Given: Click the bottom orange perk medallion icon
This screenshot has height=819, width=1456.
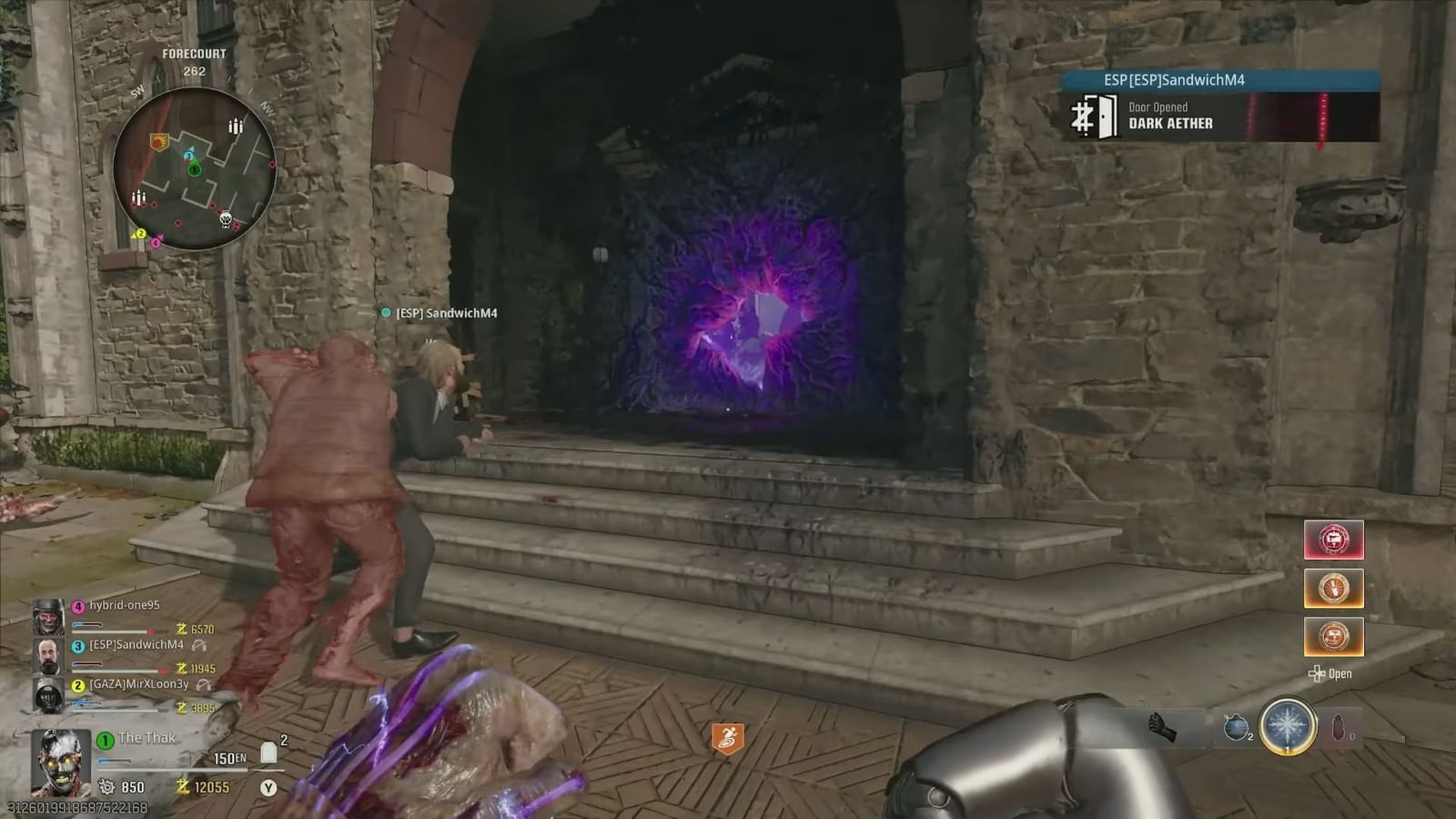Looking at the screenshot, I should point(1334,636).
